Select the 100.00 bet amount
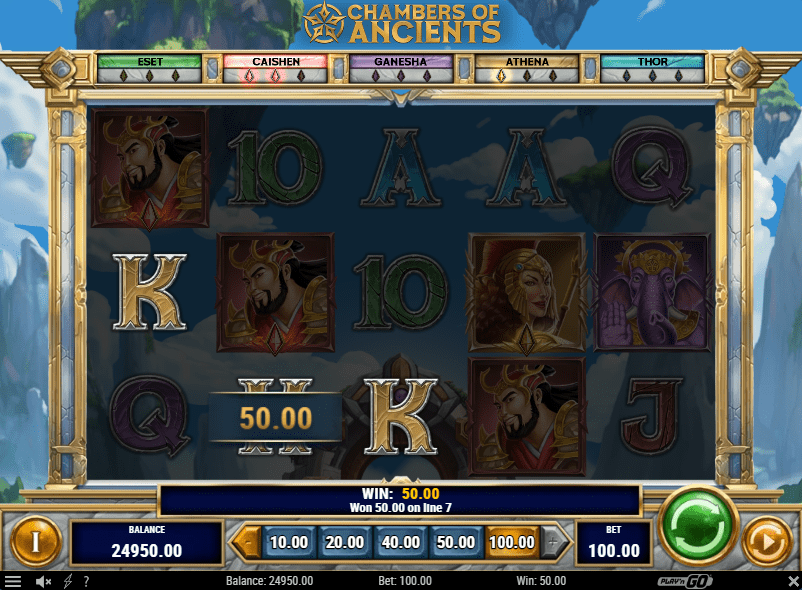The width and height of the screenshot is (802, 590). point(512,542)
